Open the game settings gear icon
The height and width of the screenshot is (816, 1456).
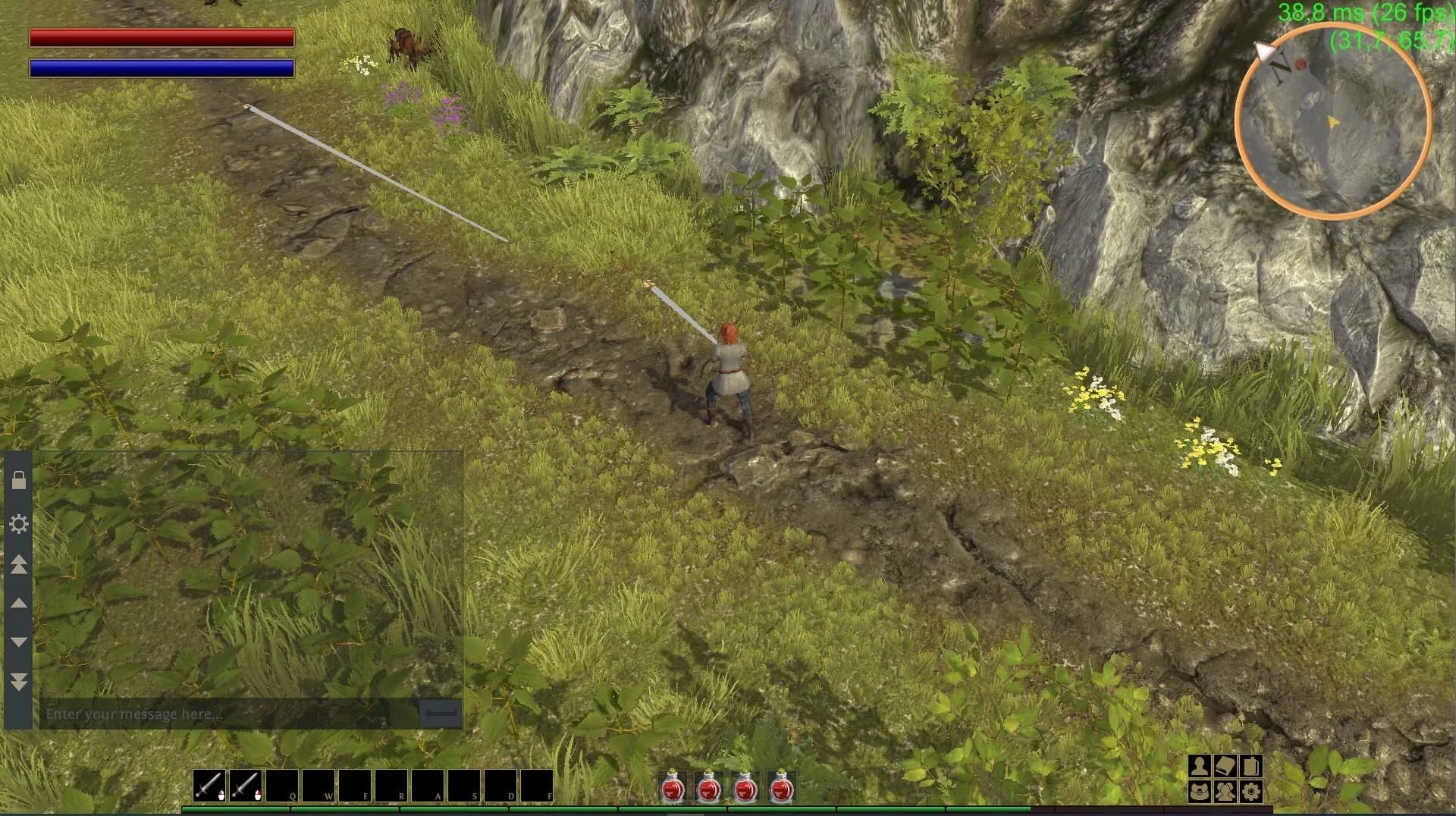tap(1251, 792)
